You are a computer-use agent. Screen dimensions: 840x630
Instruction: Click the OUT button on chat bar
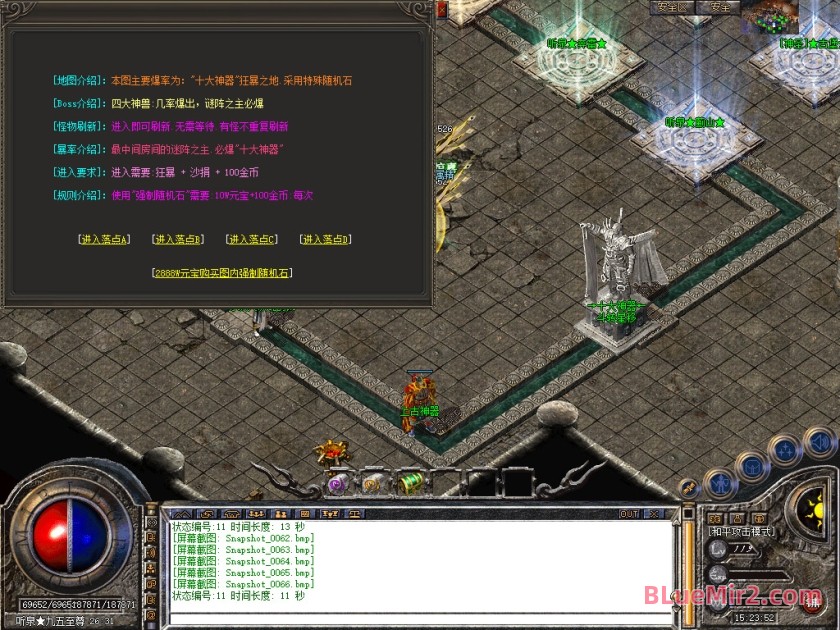point(629,514)
